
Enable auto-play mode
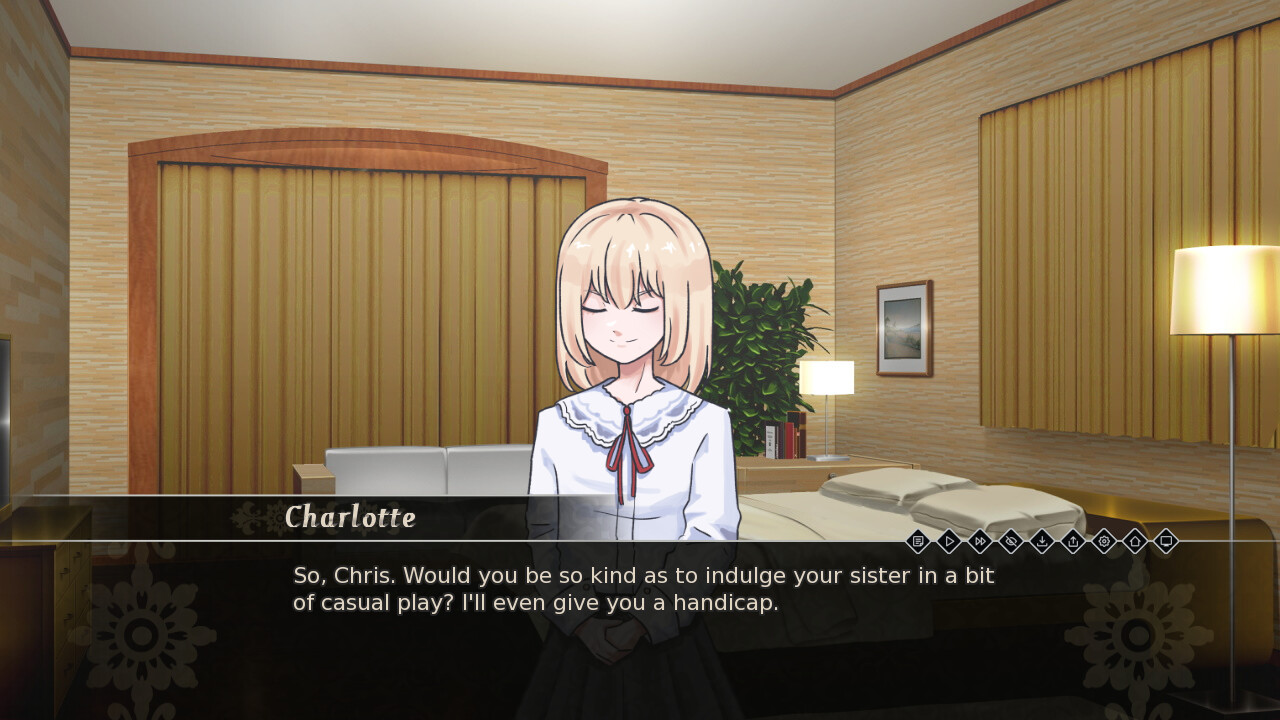click(949, 541)
